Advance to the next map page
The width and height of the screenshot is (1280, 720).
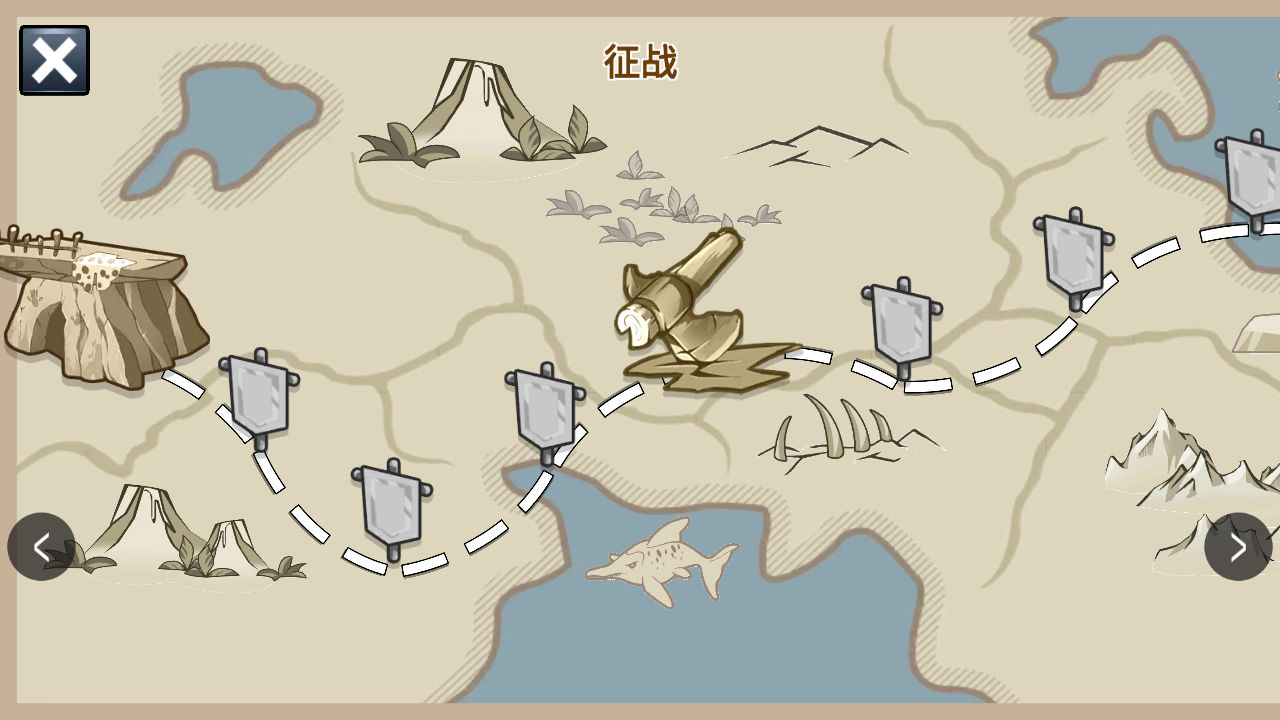(x=1238, y=546)
